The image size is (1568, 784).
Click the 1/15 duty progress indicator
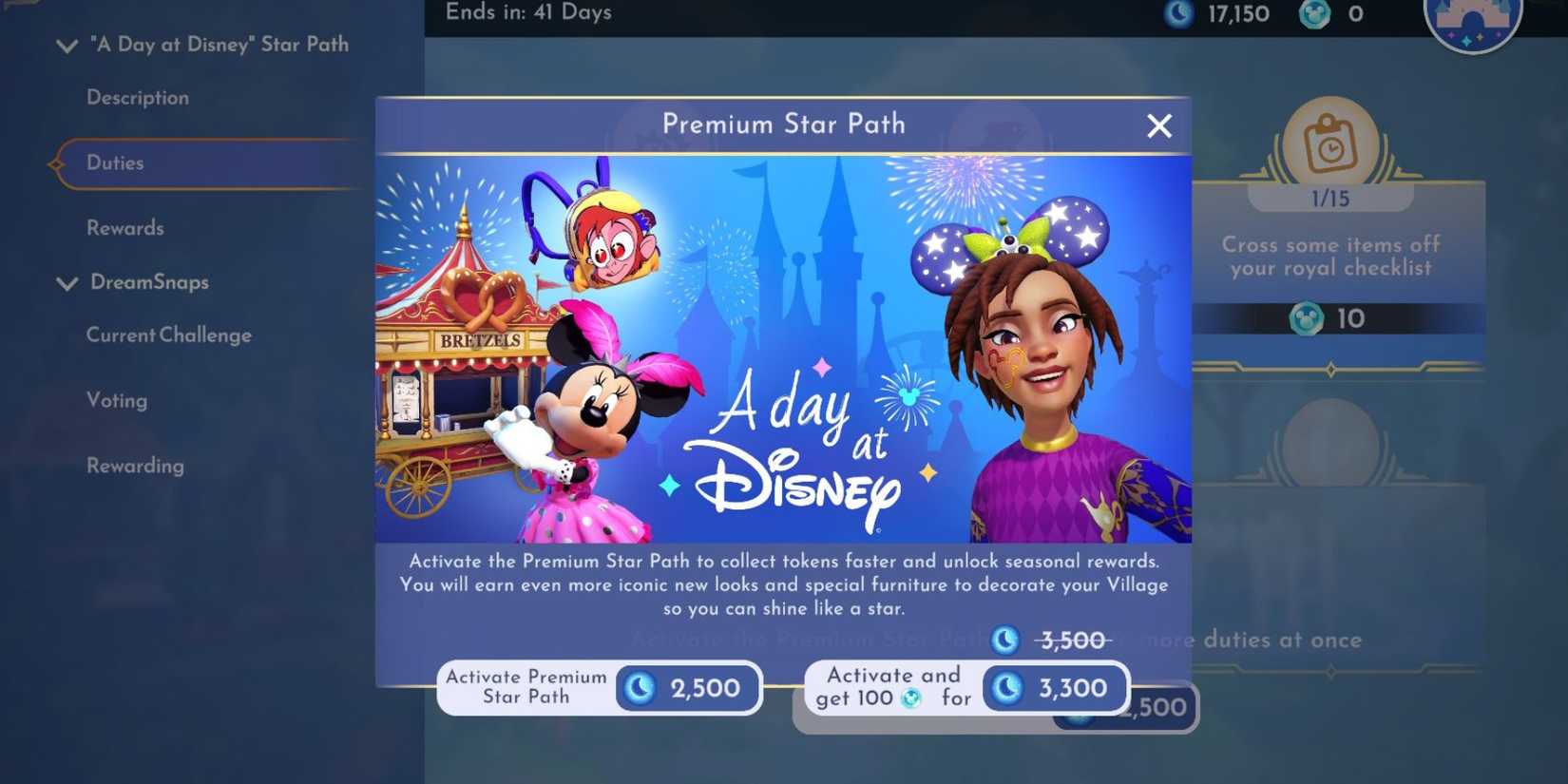click(x=1330, y=199)
